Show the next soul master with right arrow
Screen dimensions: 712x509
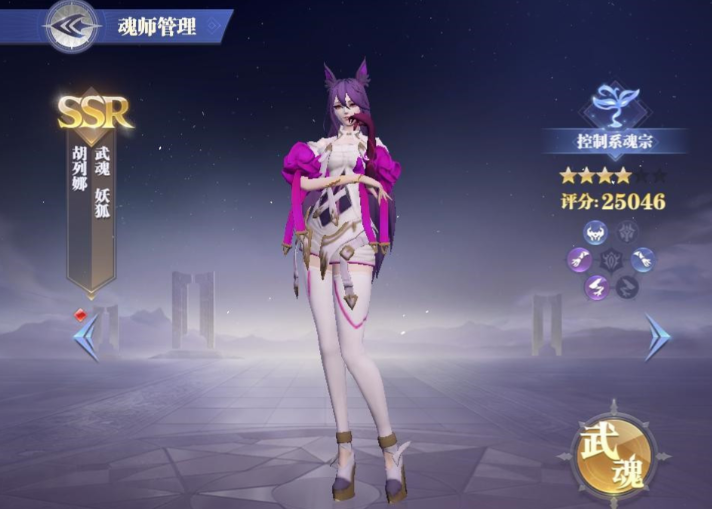(656, 338)
